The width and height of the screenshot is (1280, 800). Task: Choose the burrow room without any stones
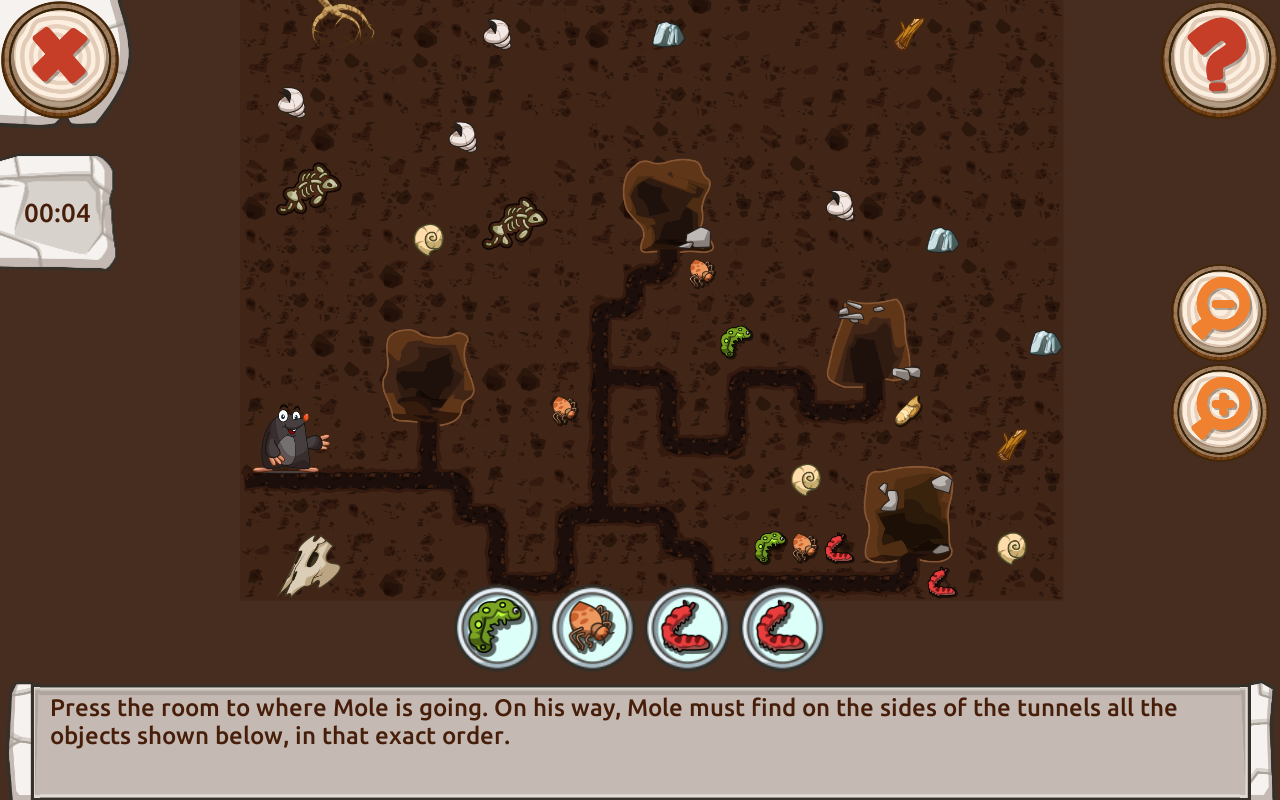(428, 374)
